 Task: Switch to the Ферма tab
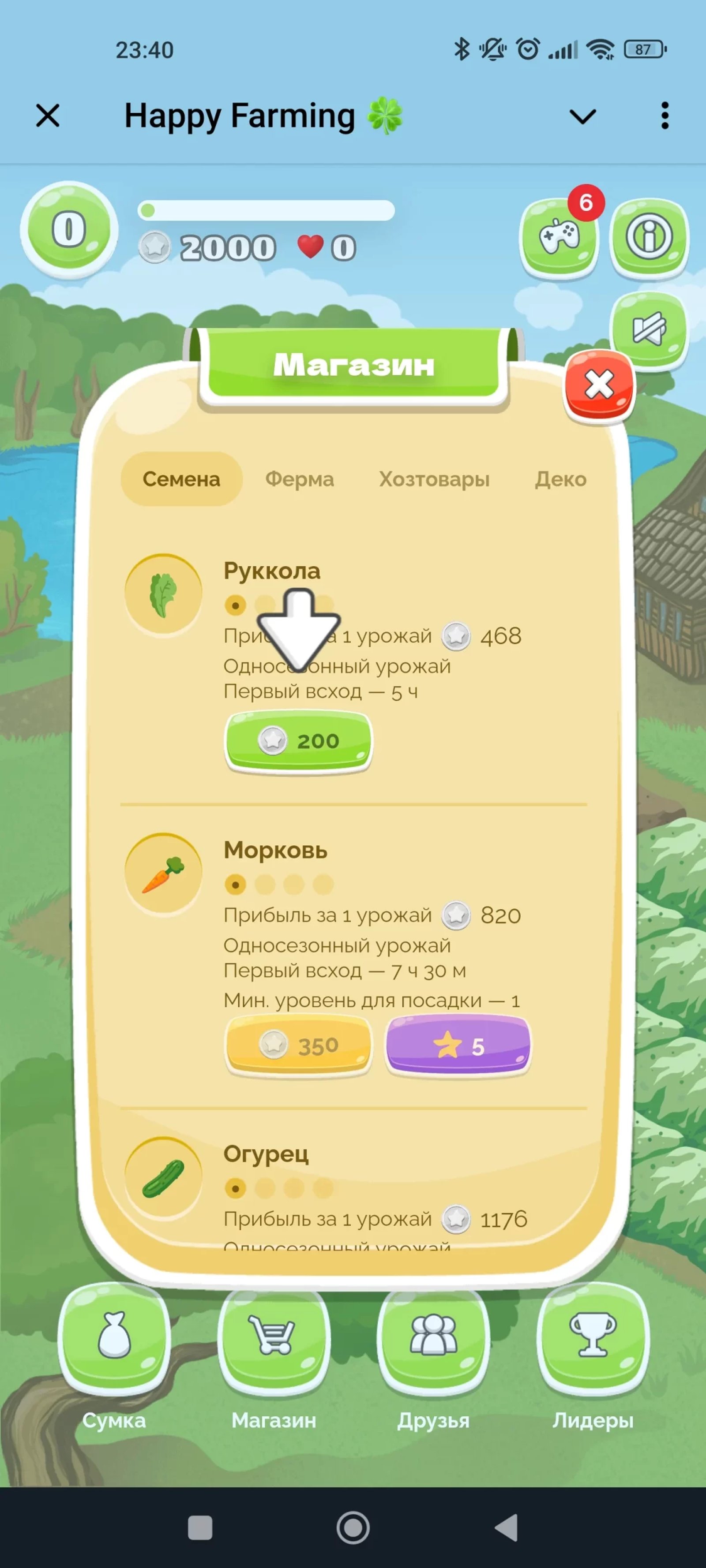click(301, 479)
